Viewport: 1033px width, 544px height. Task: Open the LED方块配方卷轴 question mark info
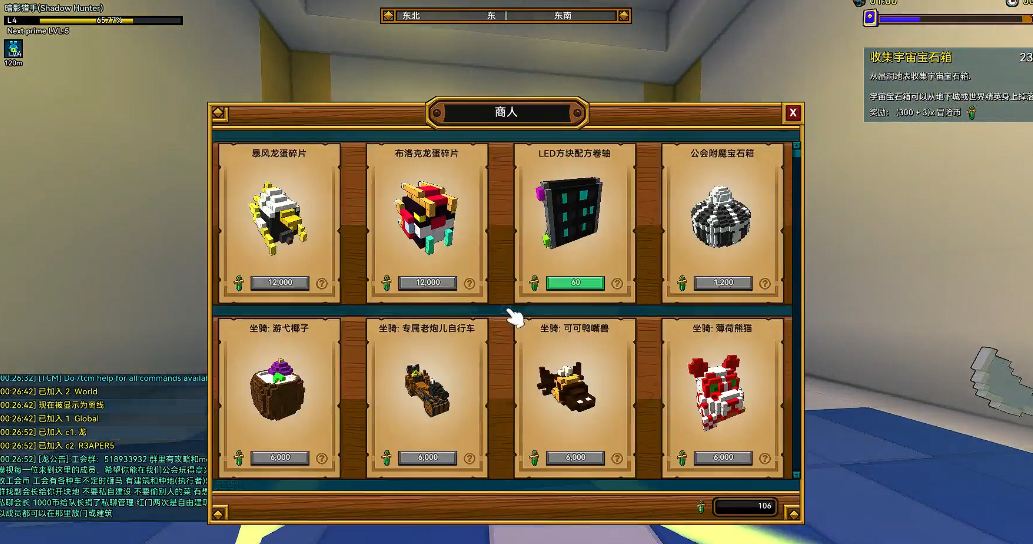click(x=618, y=283)
